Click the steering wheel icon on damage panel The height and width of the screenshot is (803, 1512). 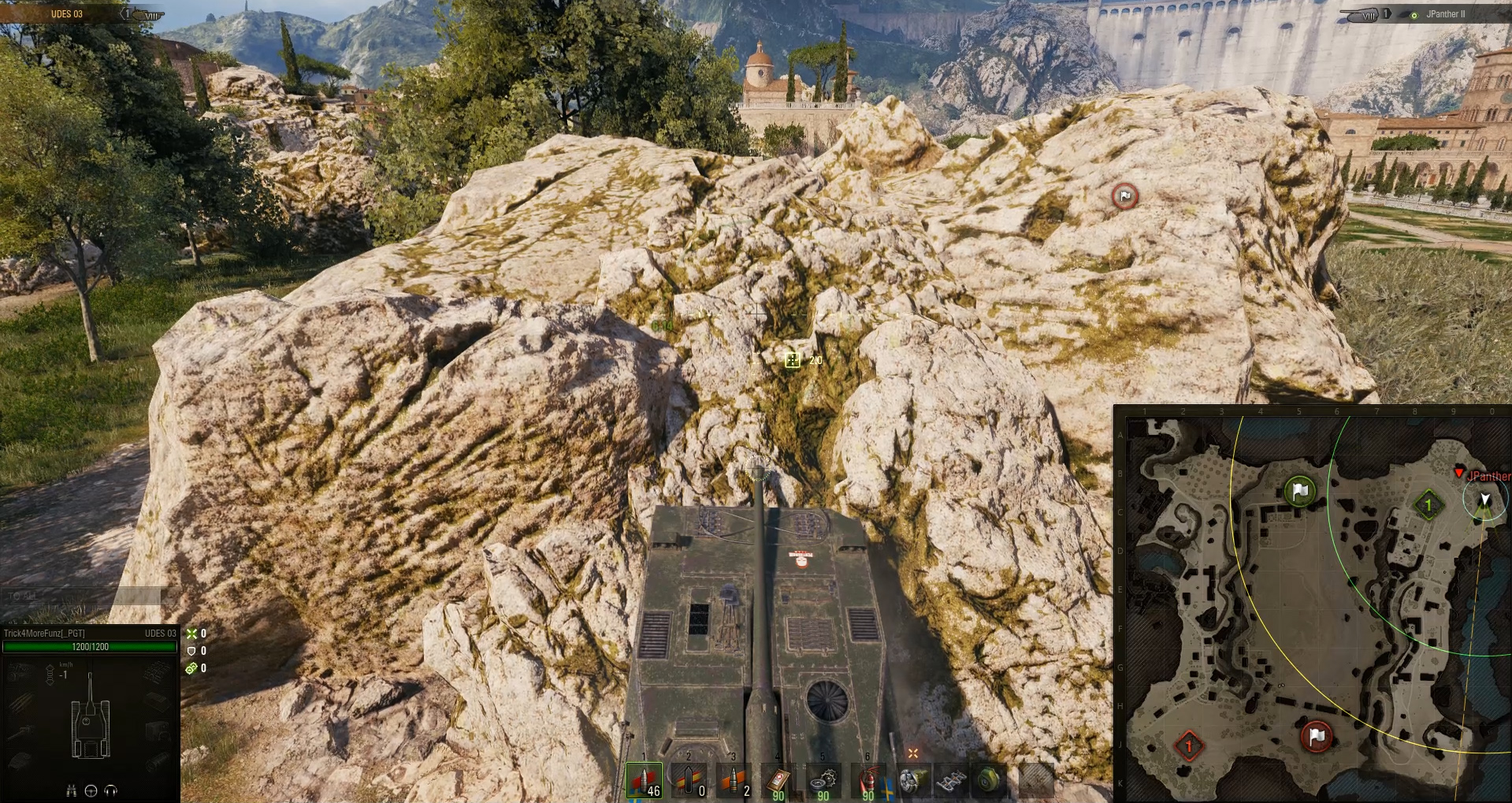tap(91, 791)
